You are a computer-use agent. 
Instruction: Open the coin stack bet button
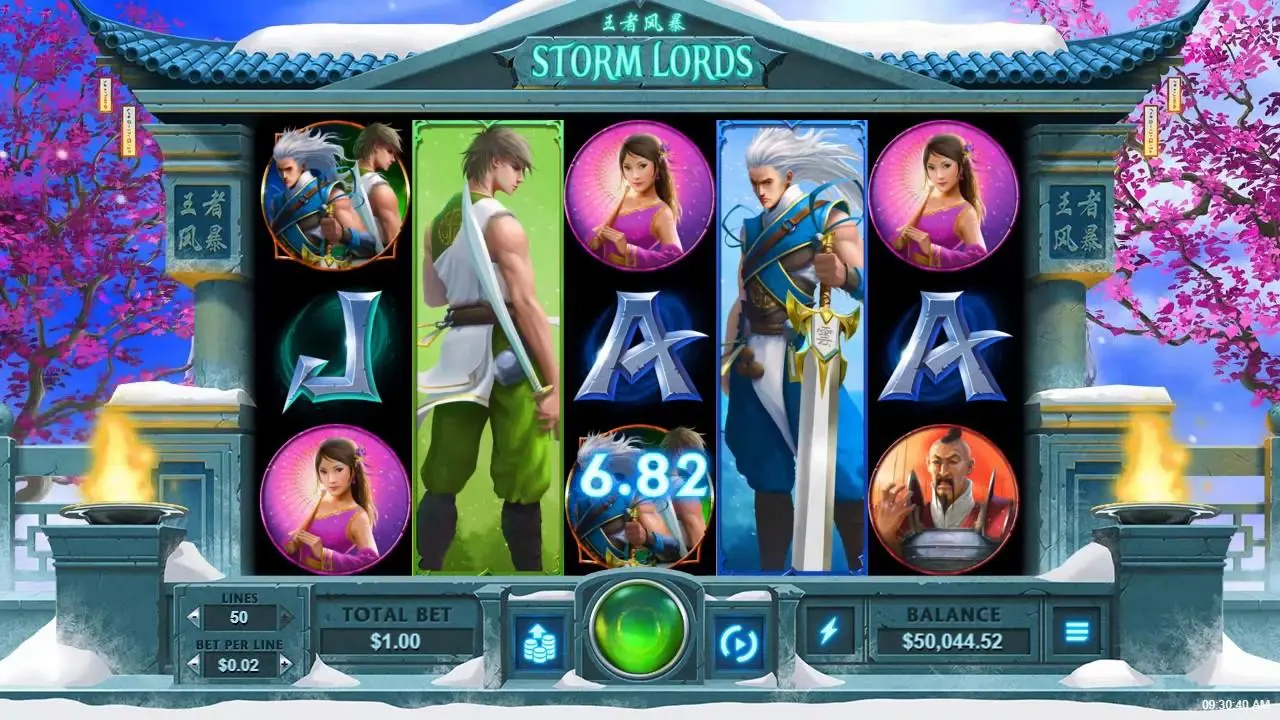(x=539, y=640)
